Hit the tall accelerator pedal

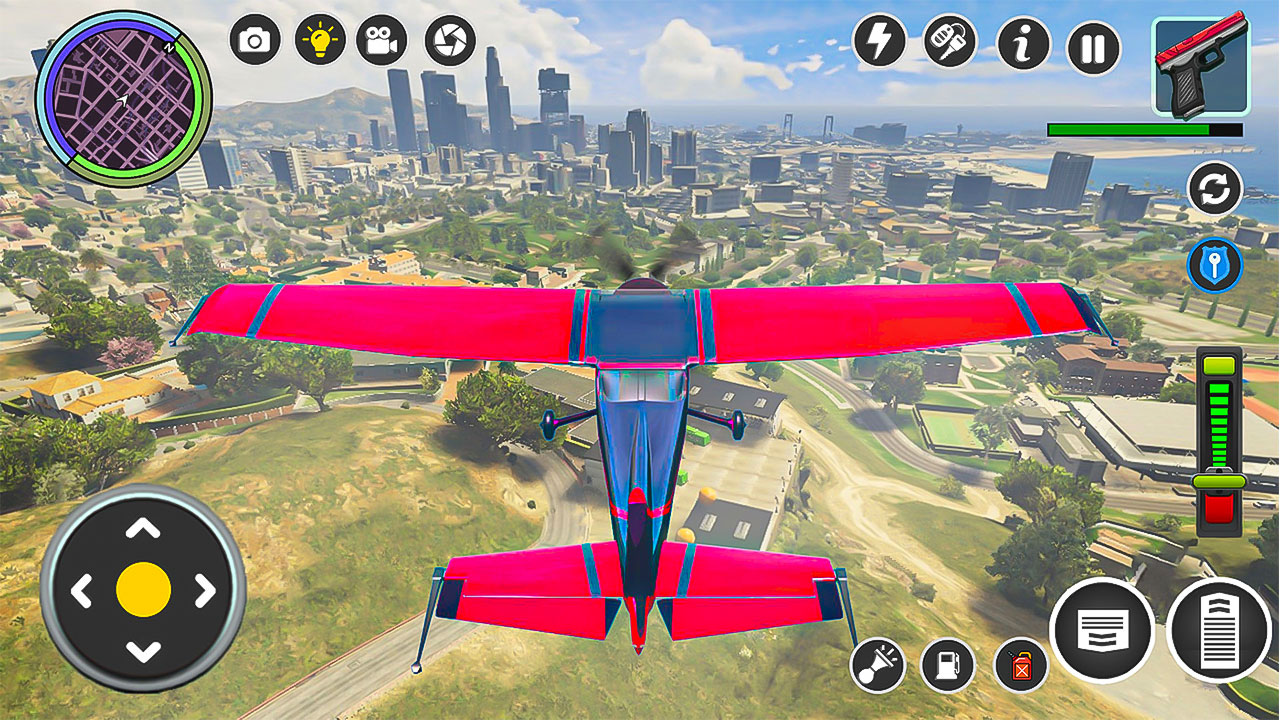pyautogui.click(x=1218, y=630)
